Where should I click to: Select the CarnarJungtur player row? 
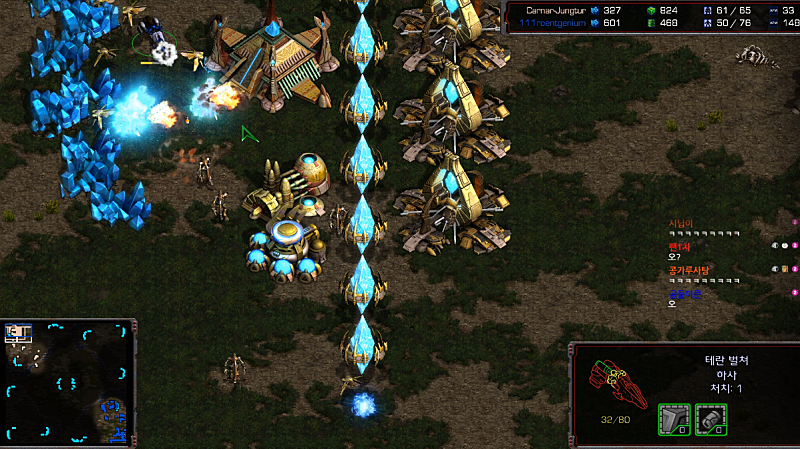pos(560,10)
